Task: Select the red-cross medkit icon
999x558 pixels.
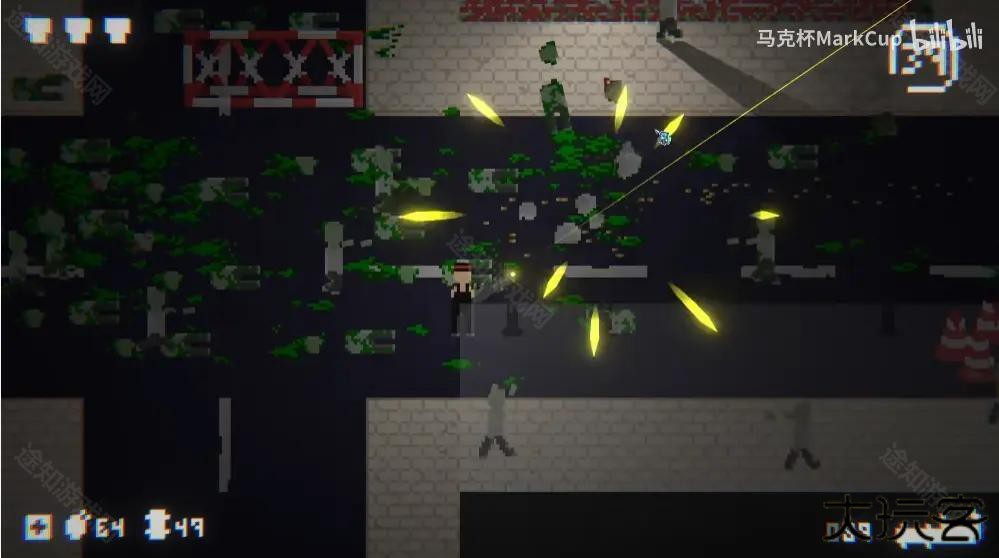Action: (x=39, y=527)
